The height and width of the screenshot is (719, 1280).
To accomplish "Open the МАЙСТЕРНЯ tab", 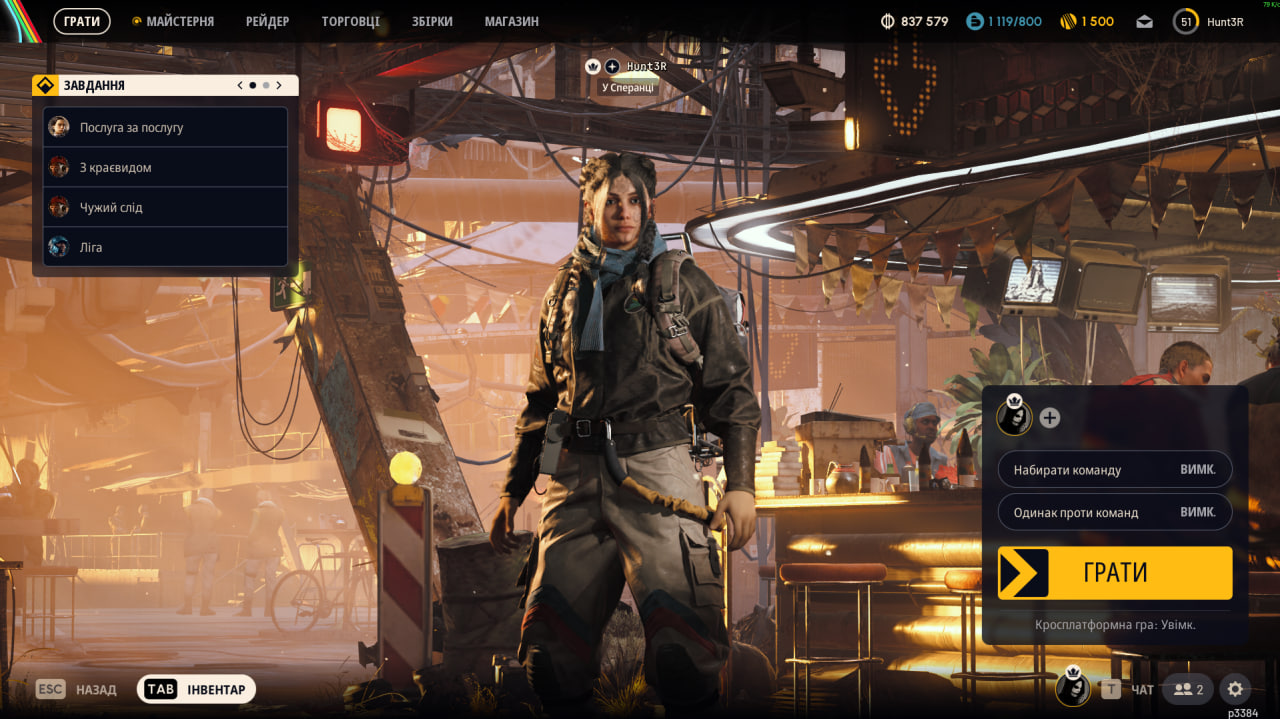I will click(x=179, y=21).
